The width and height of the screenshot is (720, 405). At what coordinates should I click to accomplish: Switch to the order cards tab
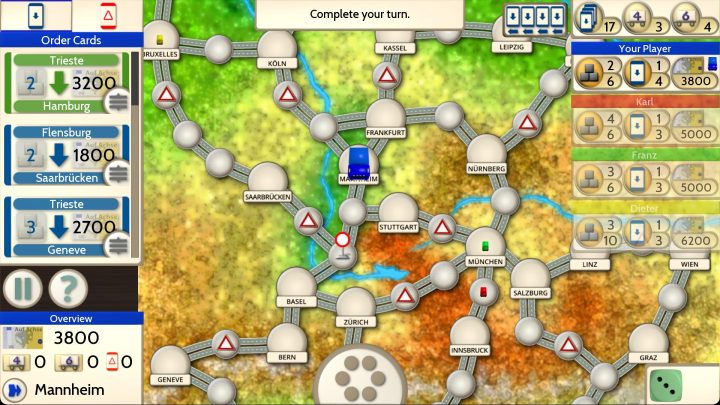[35, 15]
